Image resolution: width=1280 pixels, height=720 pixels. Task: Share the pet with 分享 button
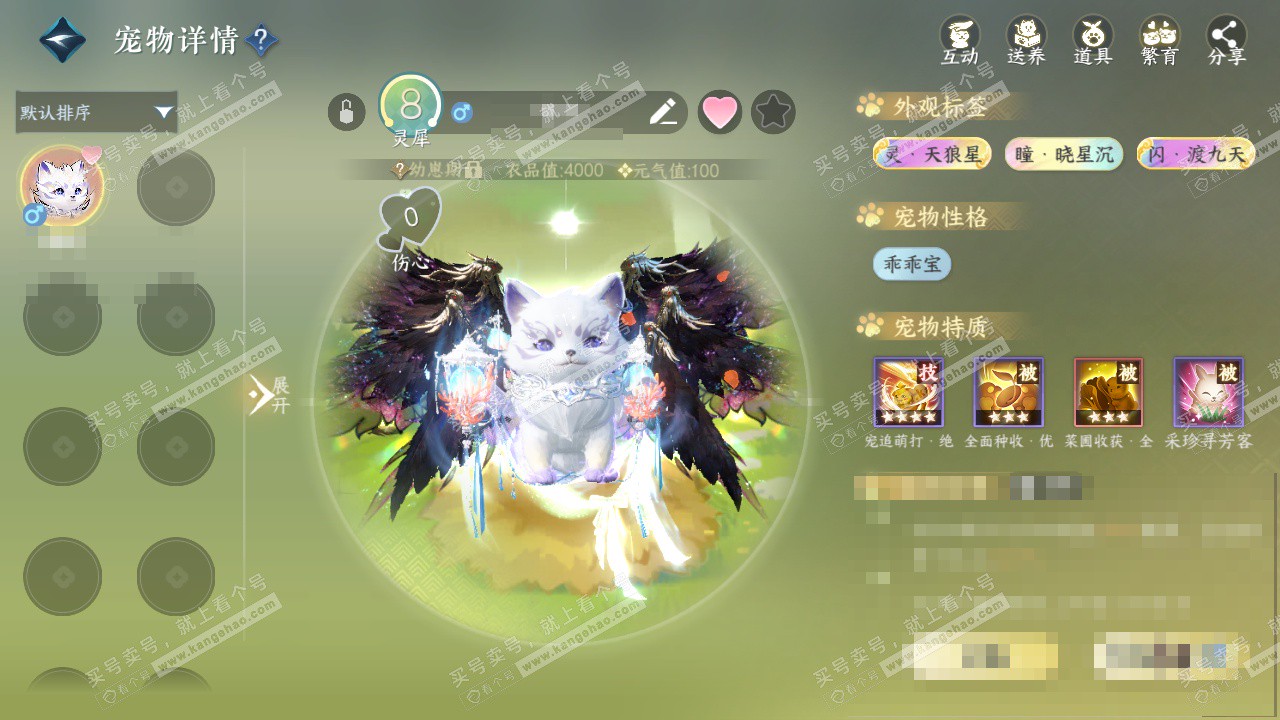tap(1227, 40)
